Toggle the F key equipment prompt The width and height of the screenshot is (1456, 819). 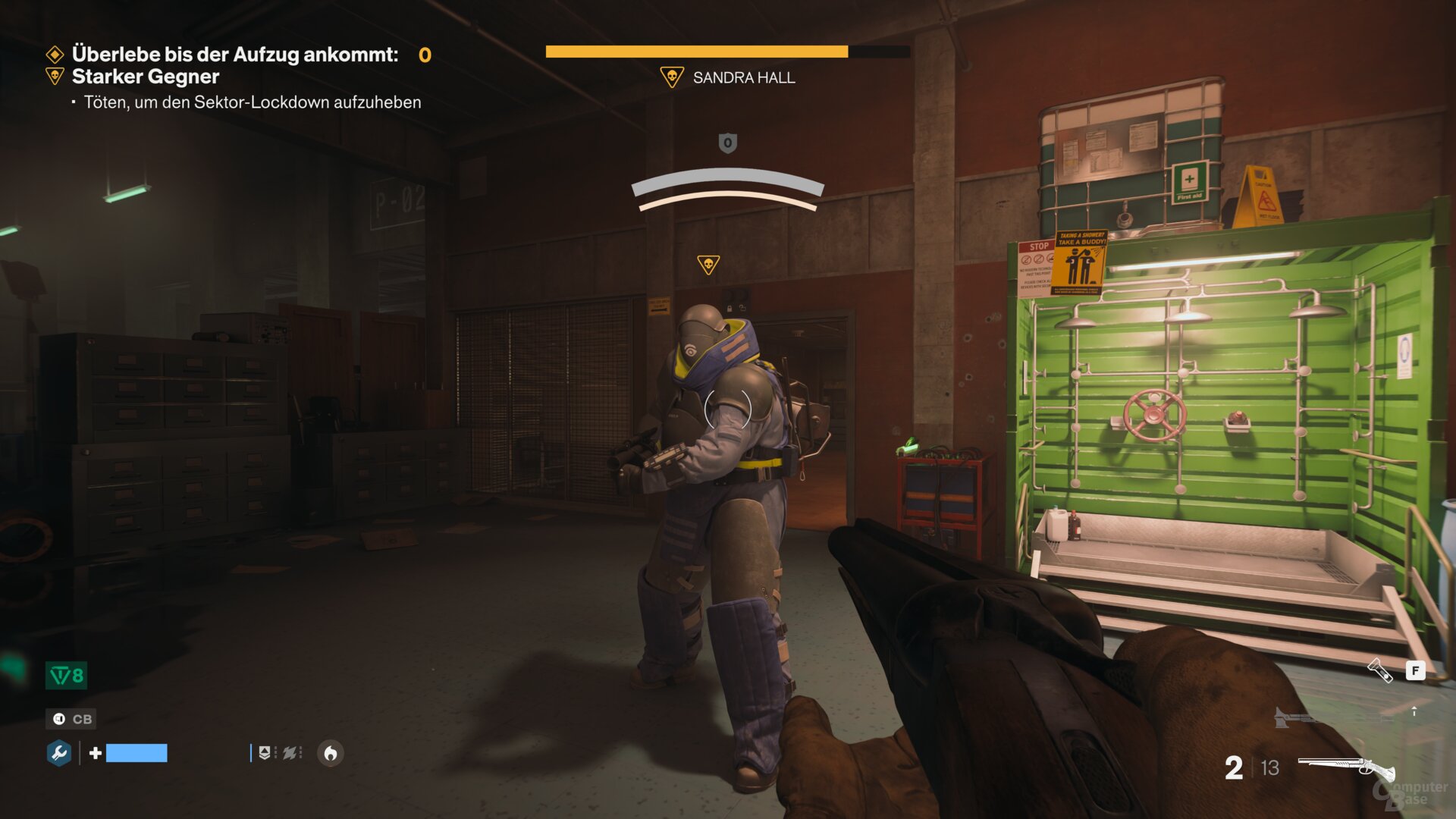(x=1415, y=670)
